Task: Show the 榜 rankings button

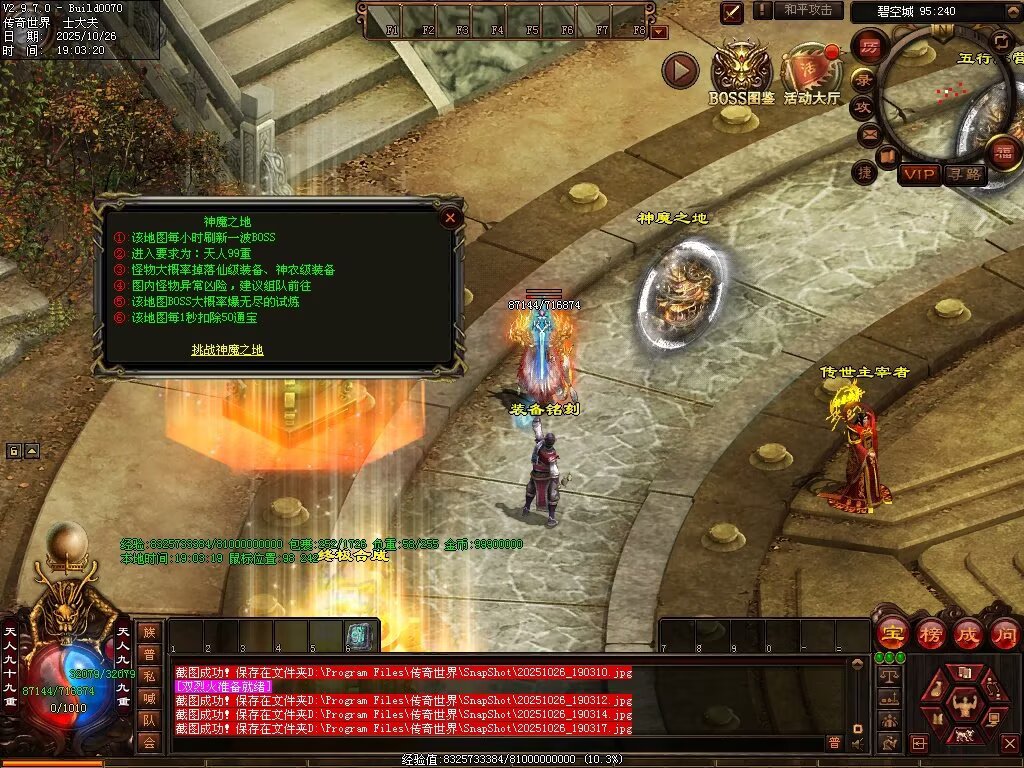Action: (x=930, y=633)
